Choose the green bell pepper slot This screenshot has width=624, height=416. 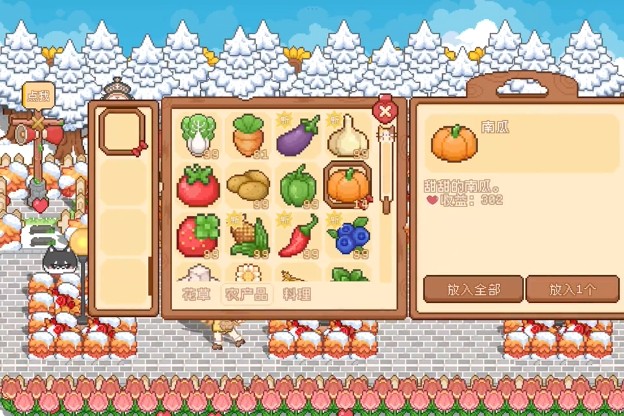297,185
